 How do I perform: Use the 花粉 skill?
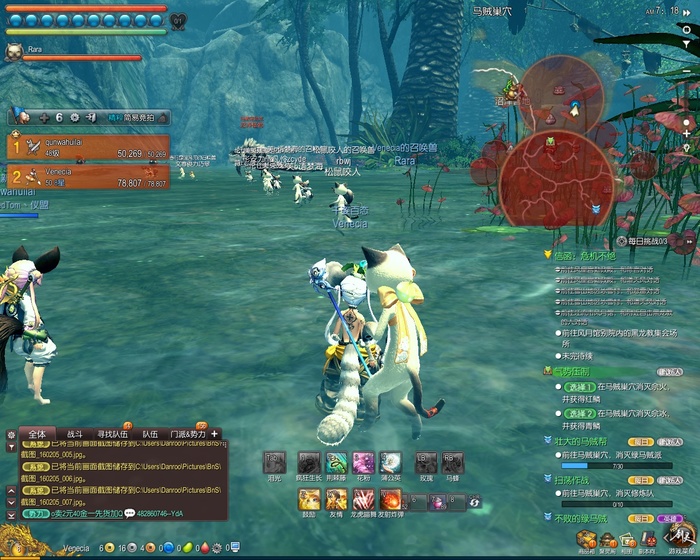(363, 463)
